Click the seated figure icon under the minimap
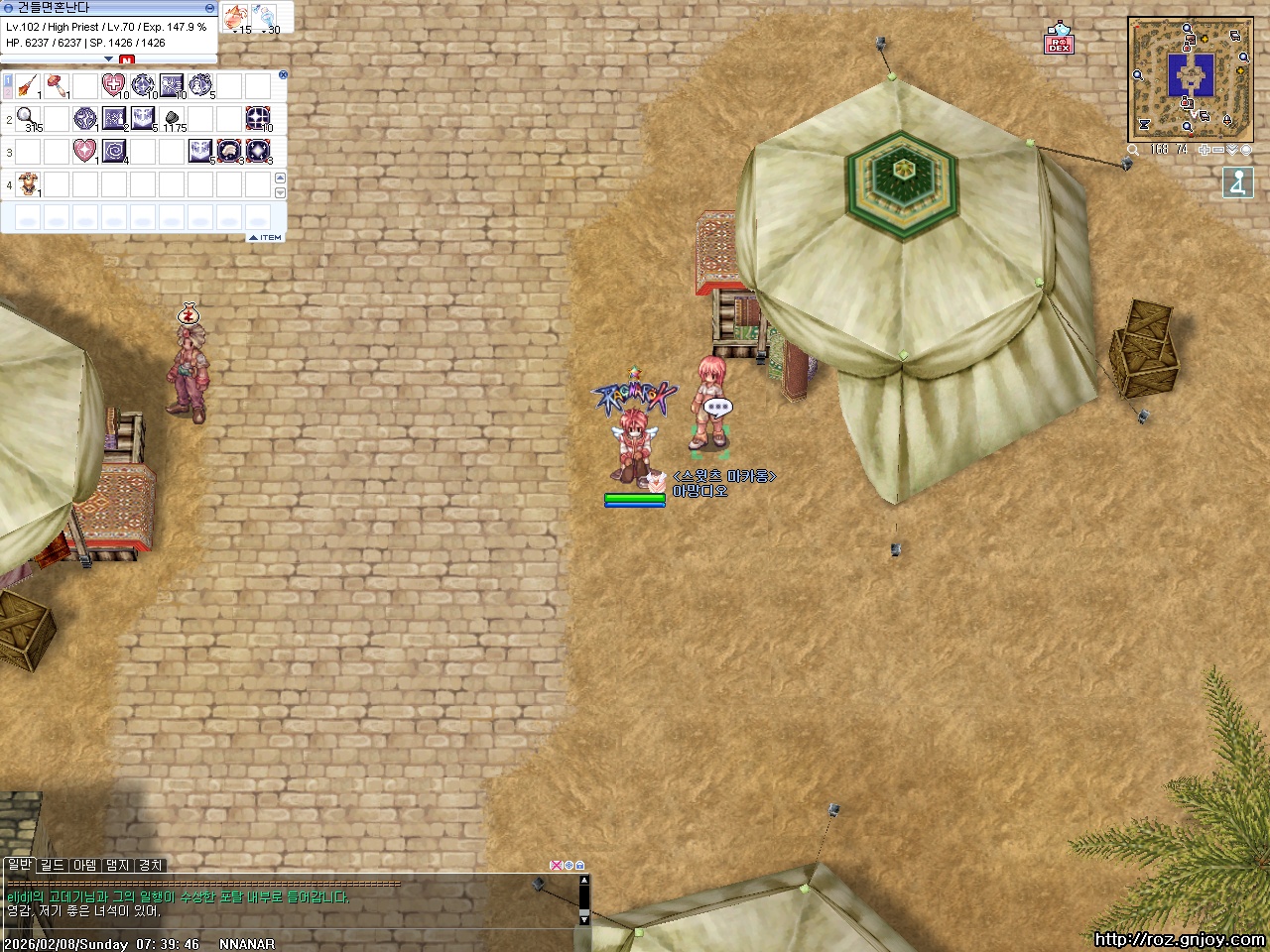The image size is (1270, 952). point(1237,182)
